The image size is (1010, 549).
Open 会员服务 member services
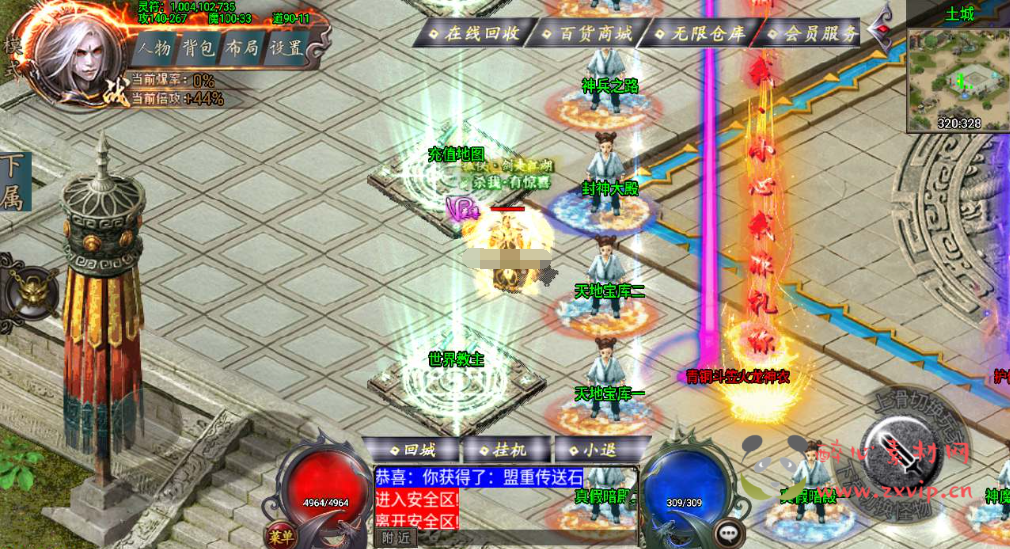pyautogui.click(x=815, y=33)
